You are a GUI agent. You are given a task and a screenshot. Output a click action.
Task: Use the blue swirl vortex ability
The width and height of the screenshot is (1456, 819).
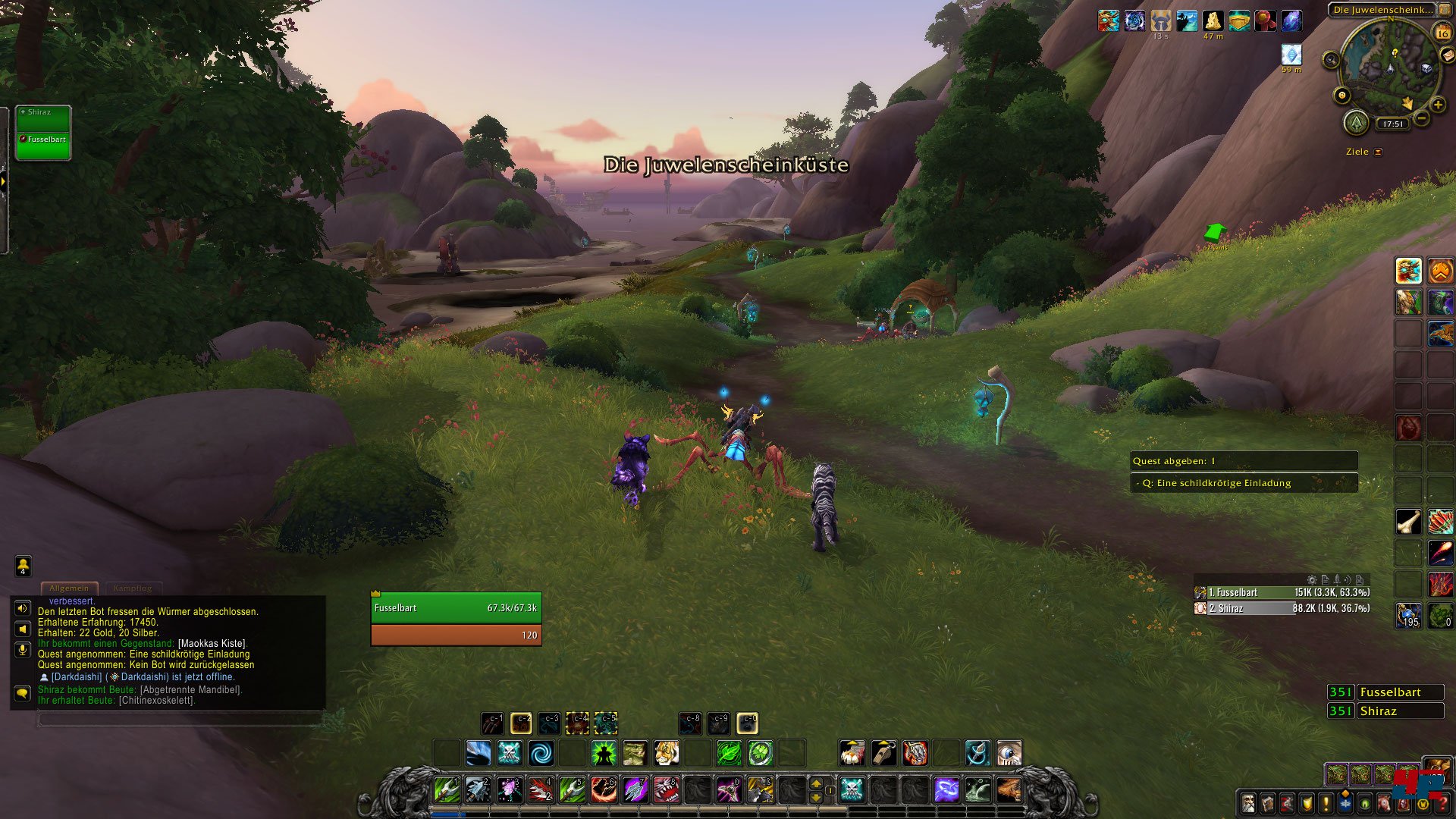(x=541, y=753)
